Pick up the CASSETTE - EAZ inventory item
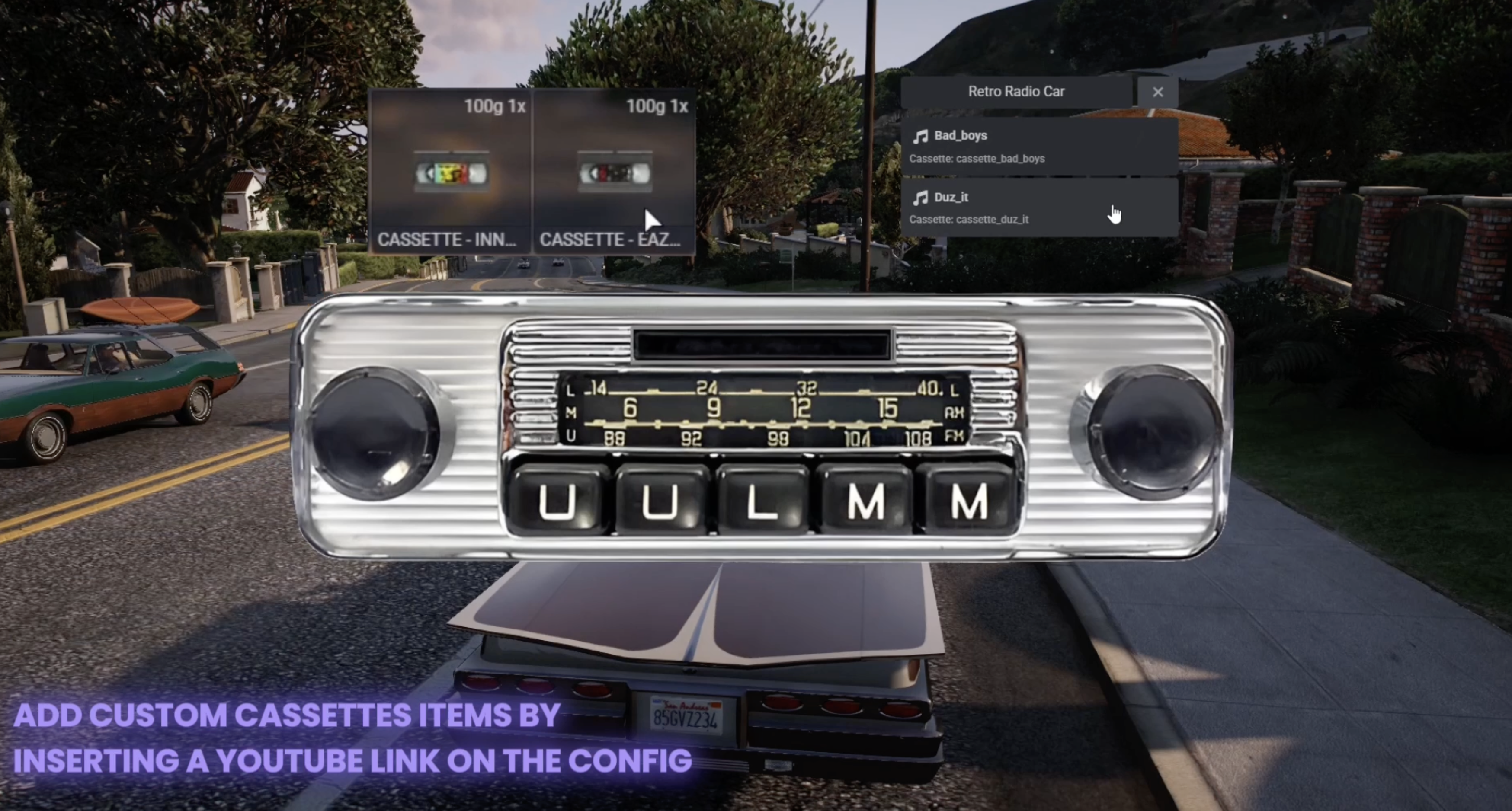 (x=614, y=172)
